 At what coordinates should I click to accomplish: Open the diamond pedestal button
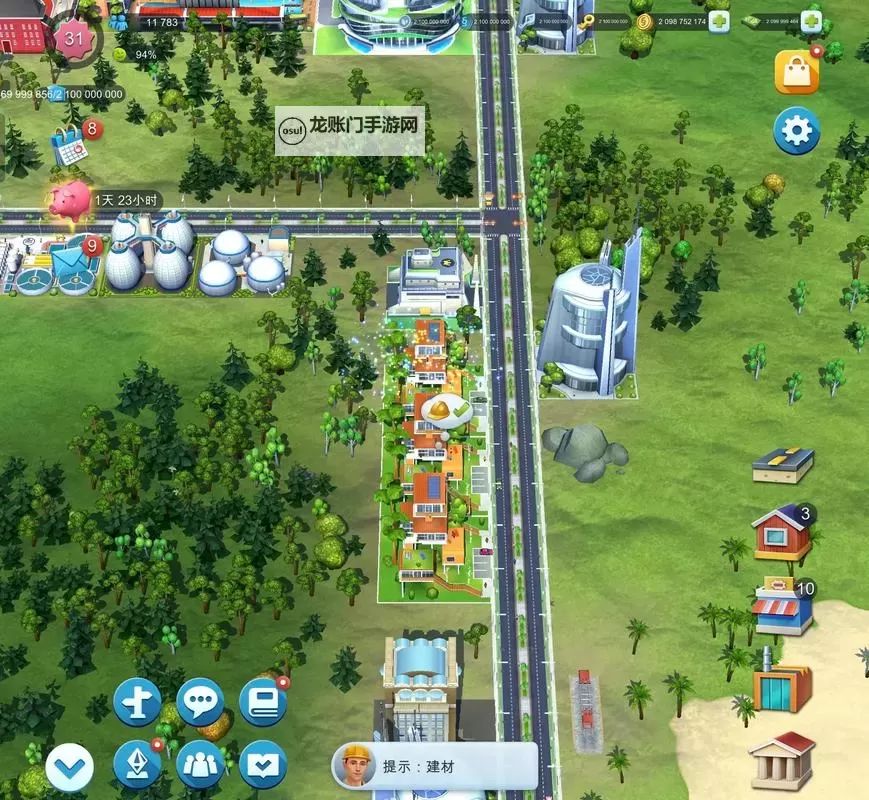[x=138, y=765]
